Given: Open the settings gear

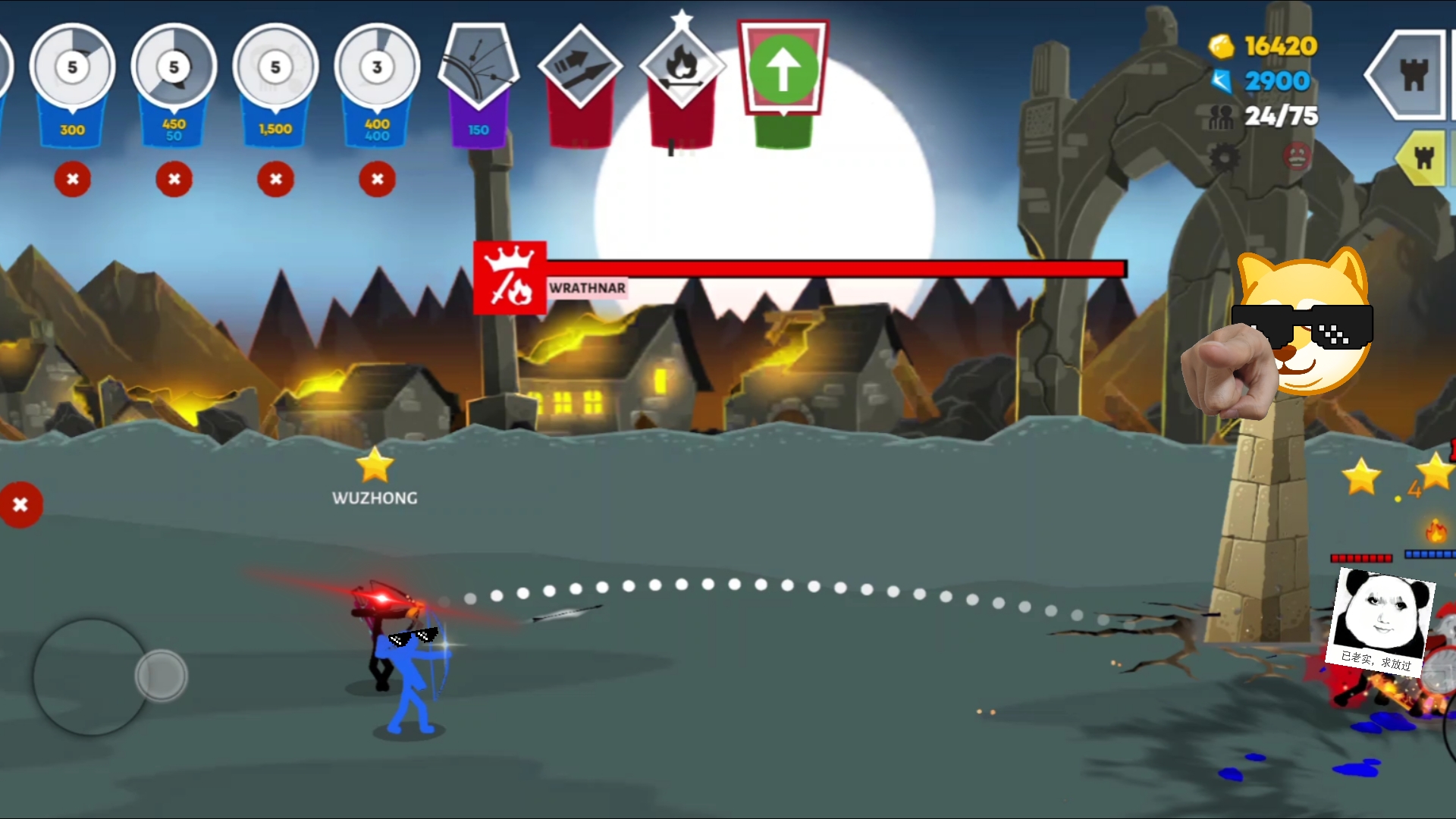Looking at the screenshot, I should coord(1224,158).
